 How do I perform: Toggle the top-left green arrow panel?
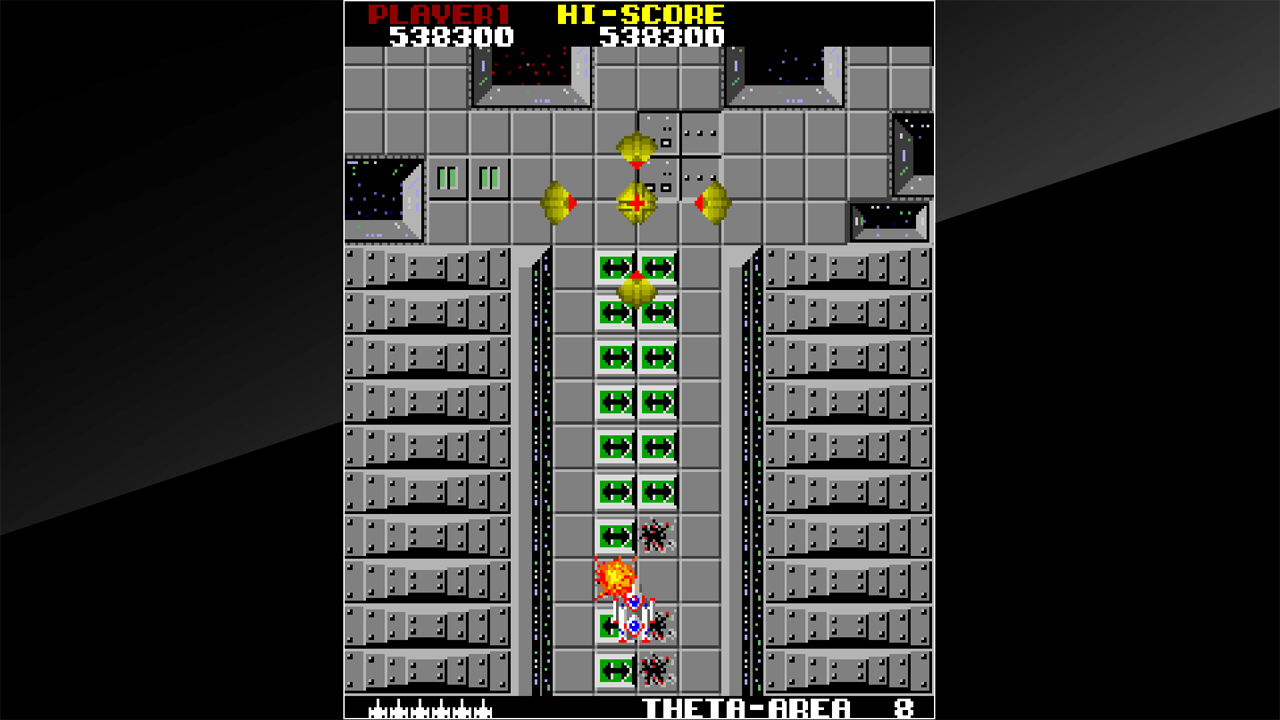614,267
